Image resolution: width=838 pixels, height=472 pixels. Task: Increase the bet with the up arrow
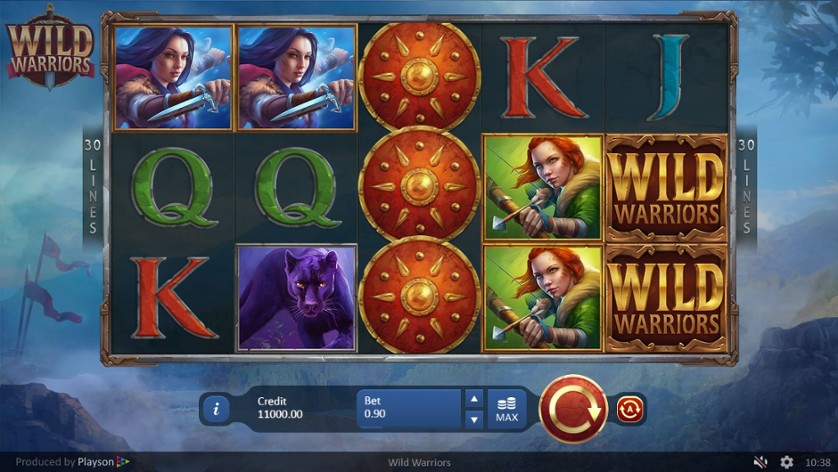474,399
